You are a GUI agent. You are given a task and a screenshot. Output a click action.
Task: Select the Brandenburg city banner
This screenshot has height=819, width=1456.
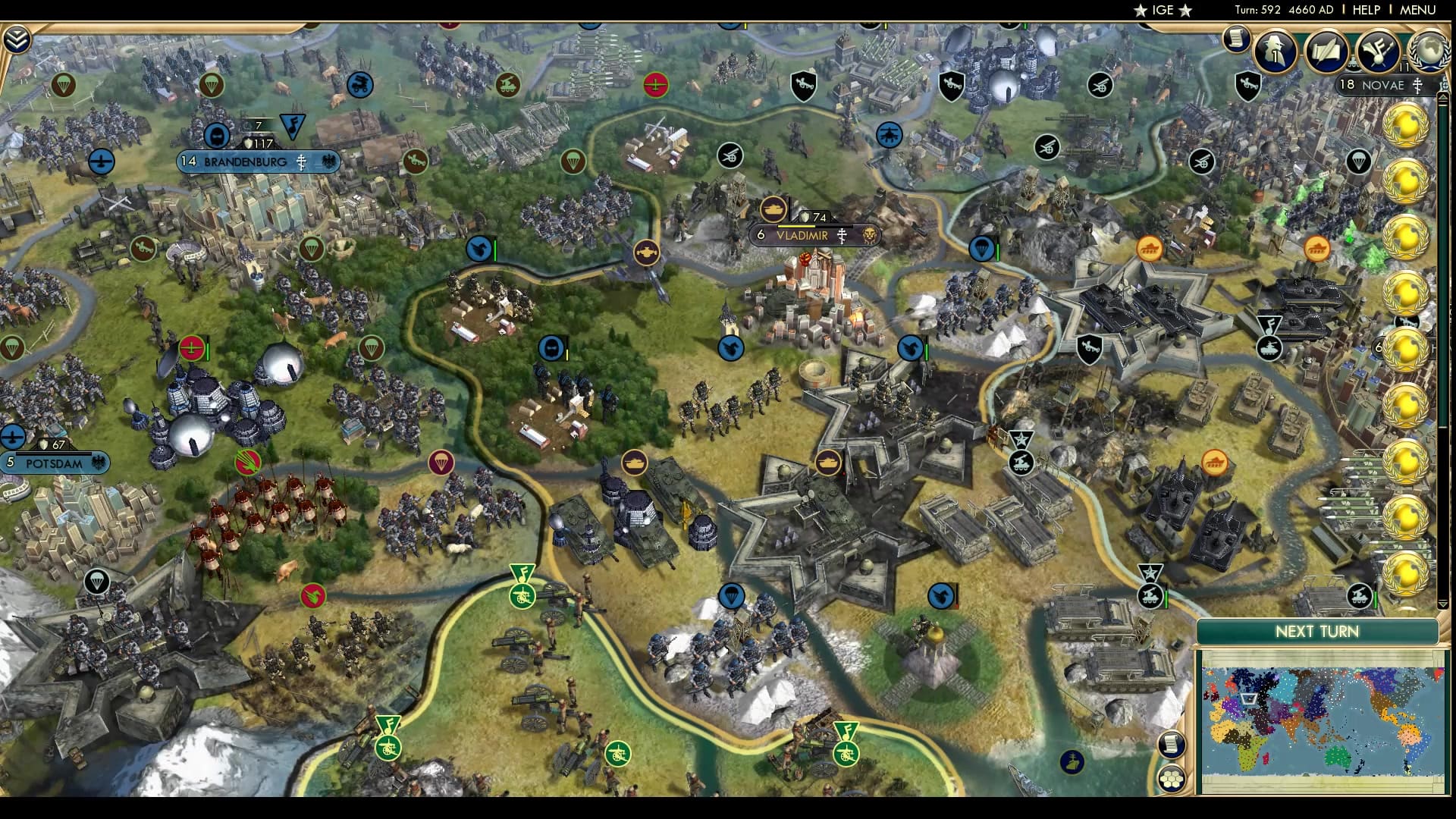[x=245, y=162]
